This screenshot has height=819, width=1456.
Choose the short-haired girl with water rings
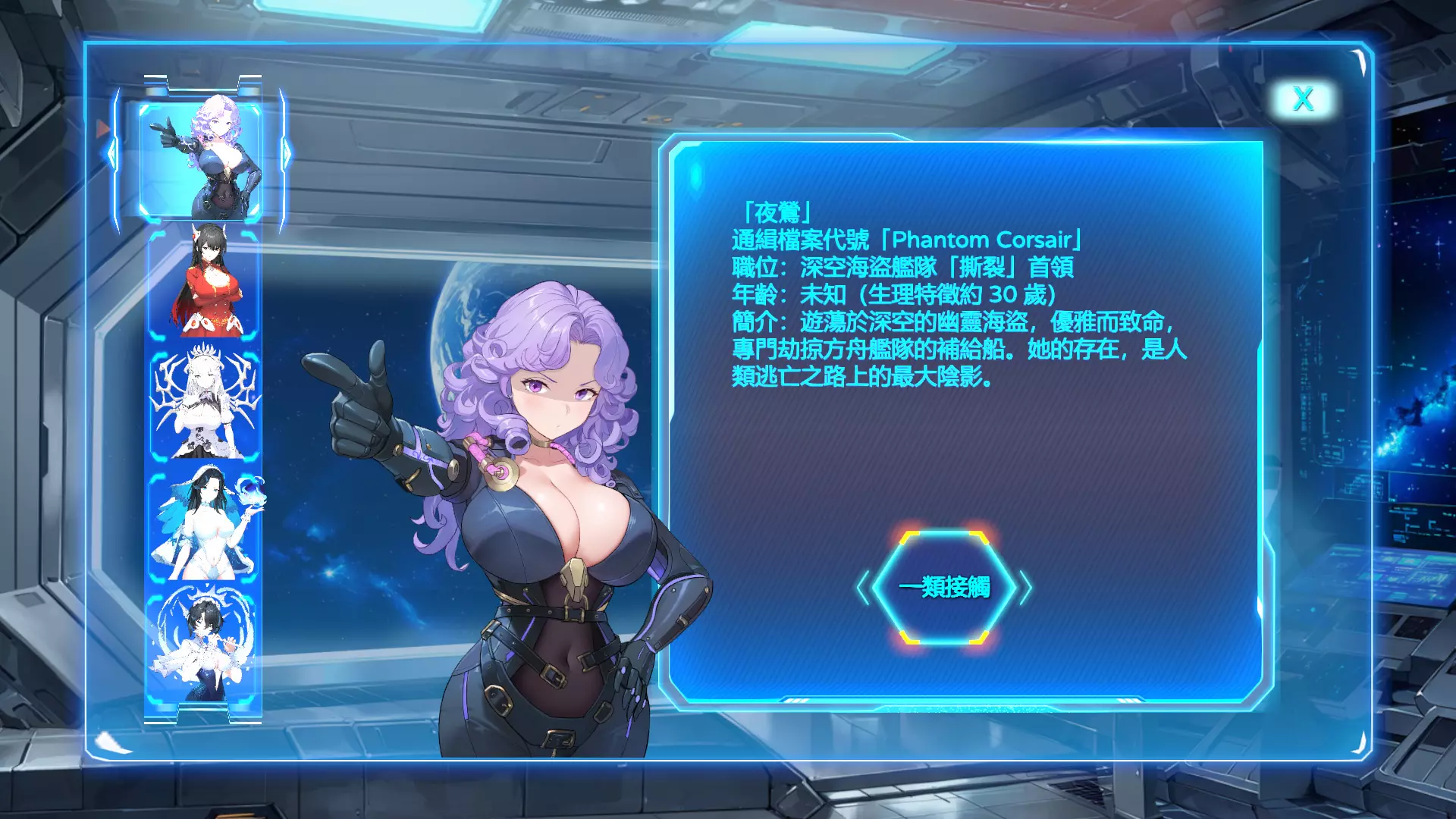(202, 647)
